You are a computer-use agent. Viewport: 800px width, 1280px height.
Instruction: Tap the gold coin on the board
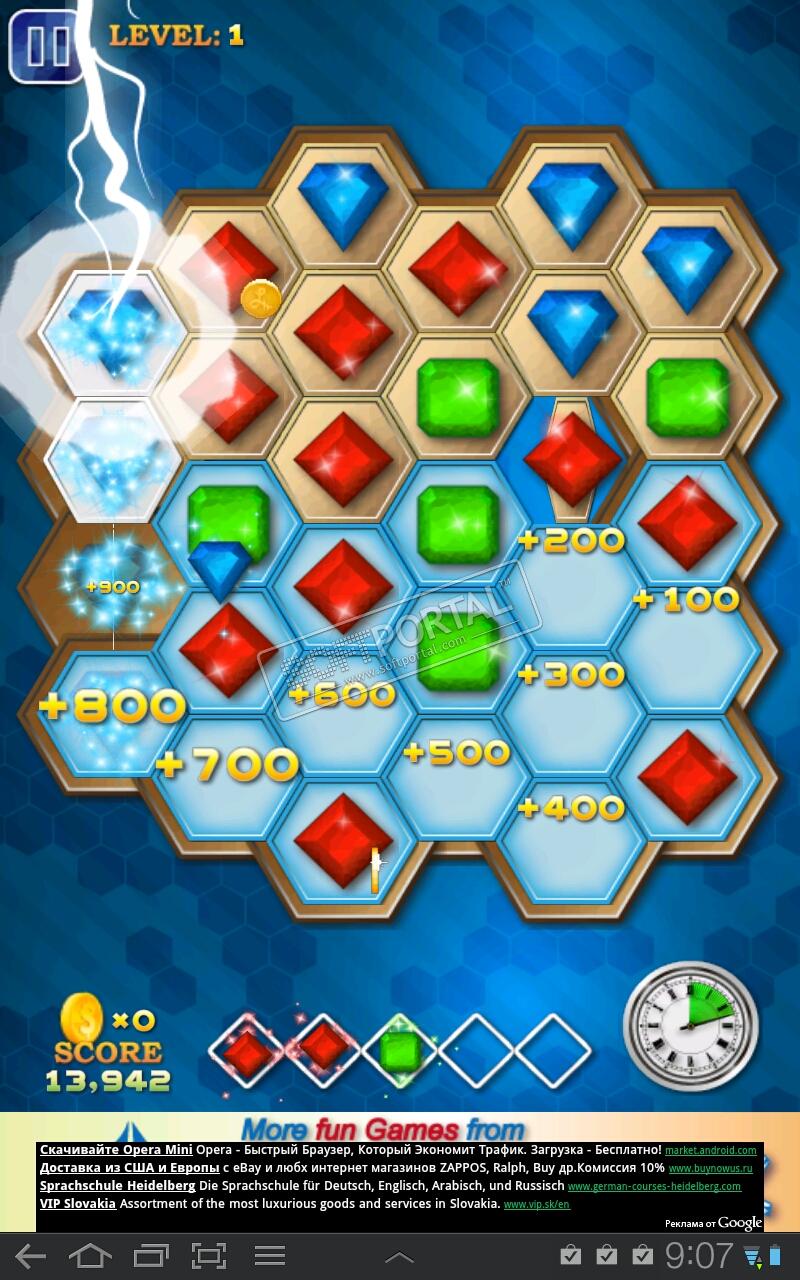point(261,298)
